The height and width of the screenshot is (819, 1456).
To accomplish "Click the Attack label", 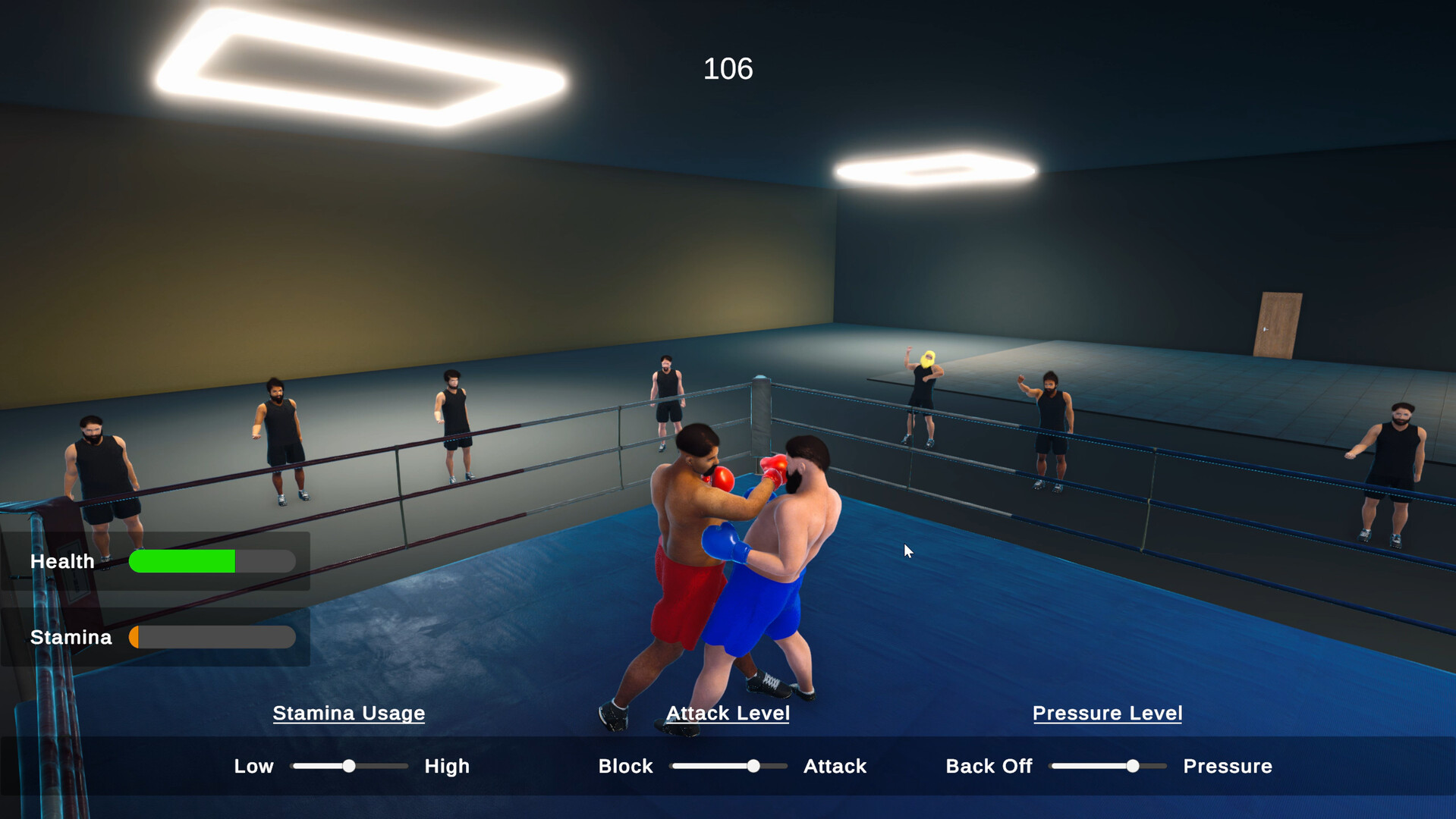I will 835,766.
